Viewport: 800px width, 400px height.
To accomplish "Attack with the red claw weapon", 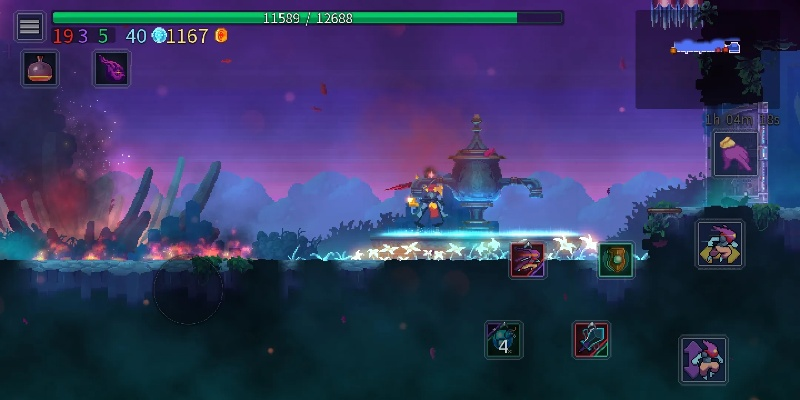I will [528, 260].
